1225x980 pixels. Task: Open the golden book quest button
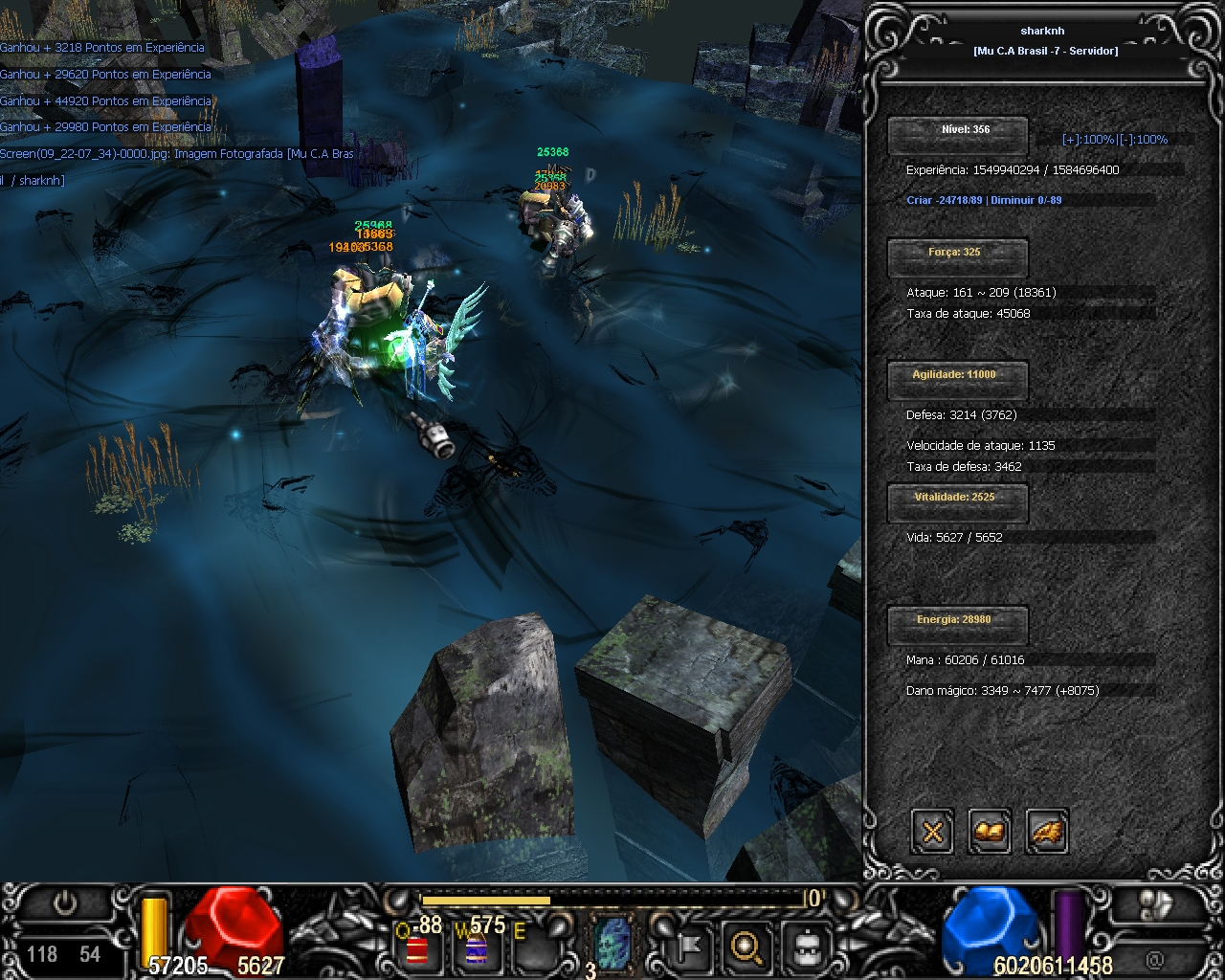pyautogui.click(x=990, y=832)
